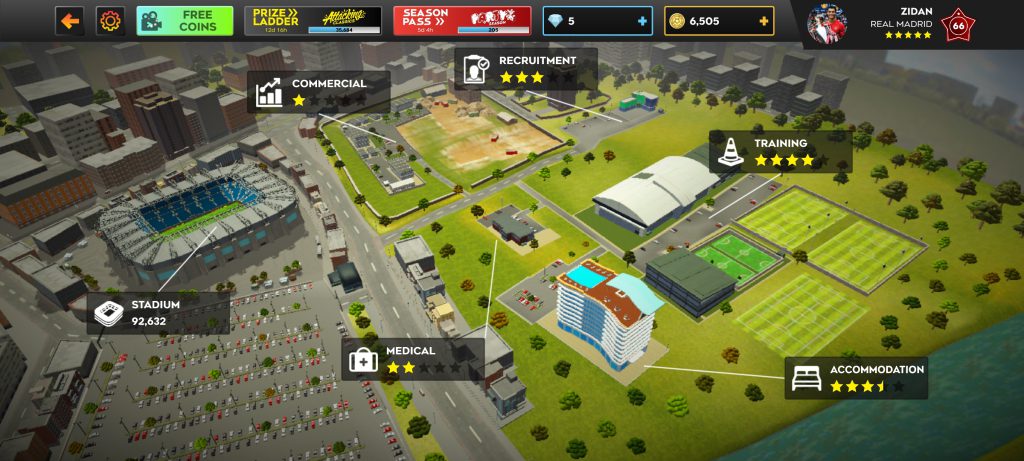Select the Medical facility label
Image resolution: width=1024 pixels, height=461 pixels.
pos(413,359)
